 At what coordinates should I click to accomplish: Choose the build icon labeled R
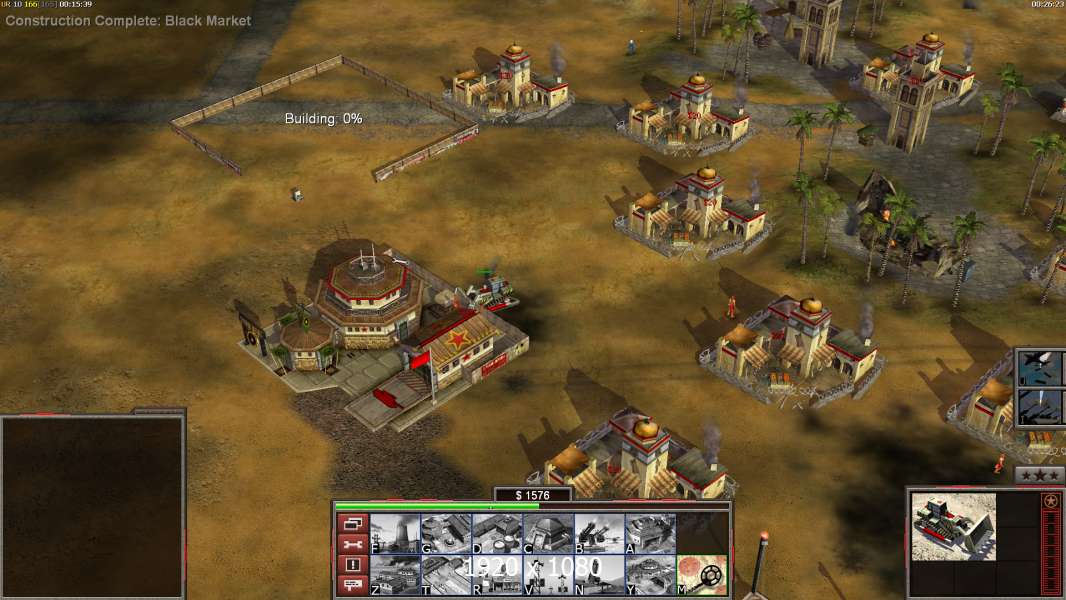pos(497,574)
